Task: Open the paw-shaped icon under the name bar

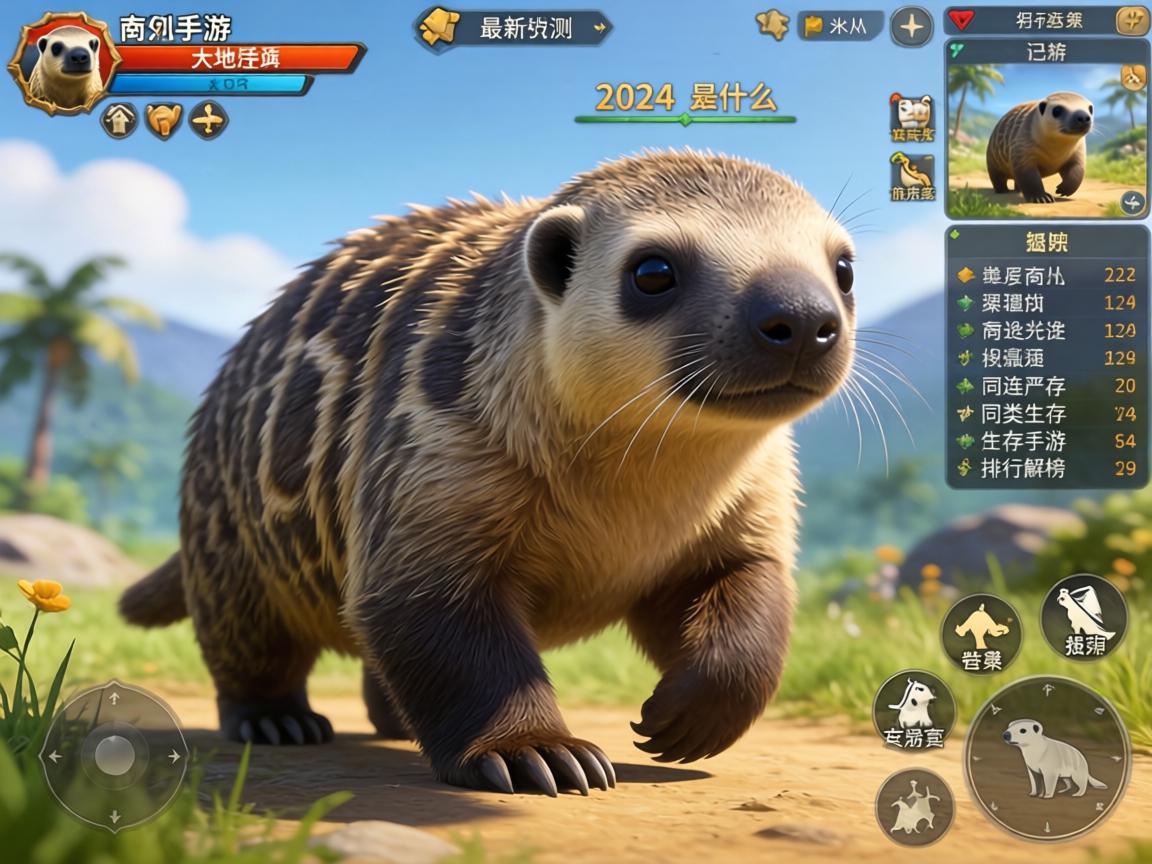Action: point(164,121)
